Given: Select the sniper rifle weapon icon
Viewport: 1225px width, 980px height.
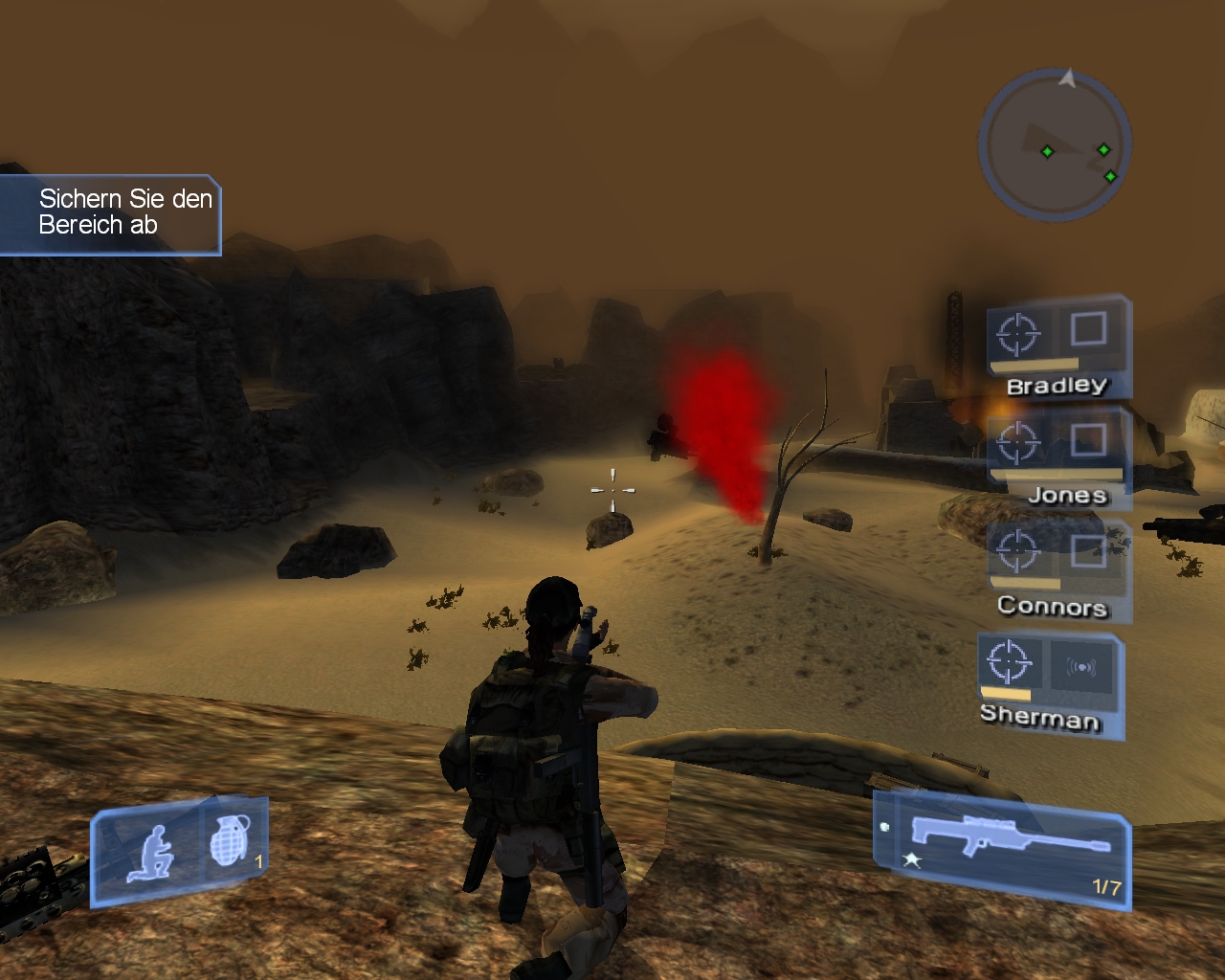Looking at the screenshot, I should (x=1010, y=838).
